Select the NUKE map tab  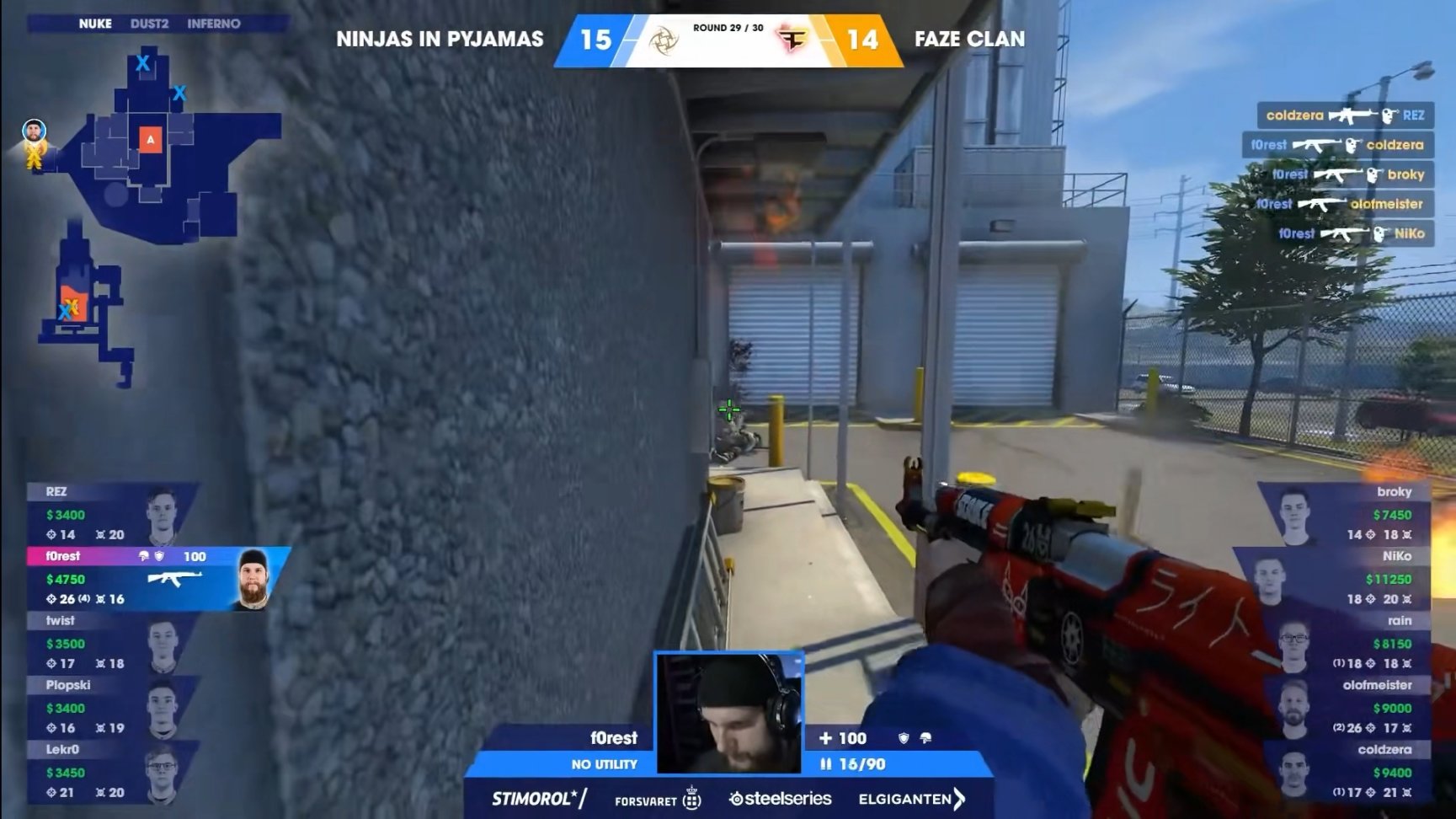point(95,24)
